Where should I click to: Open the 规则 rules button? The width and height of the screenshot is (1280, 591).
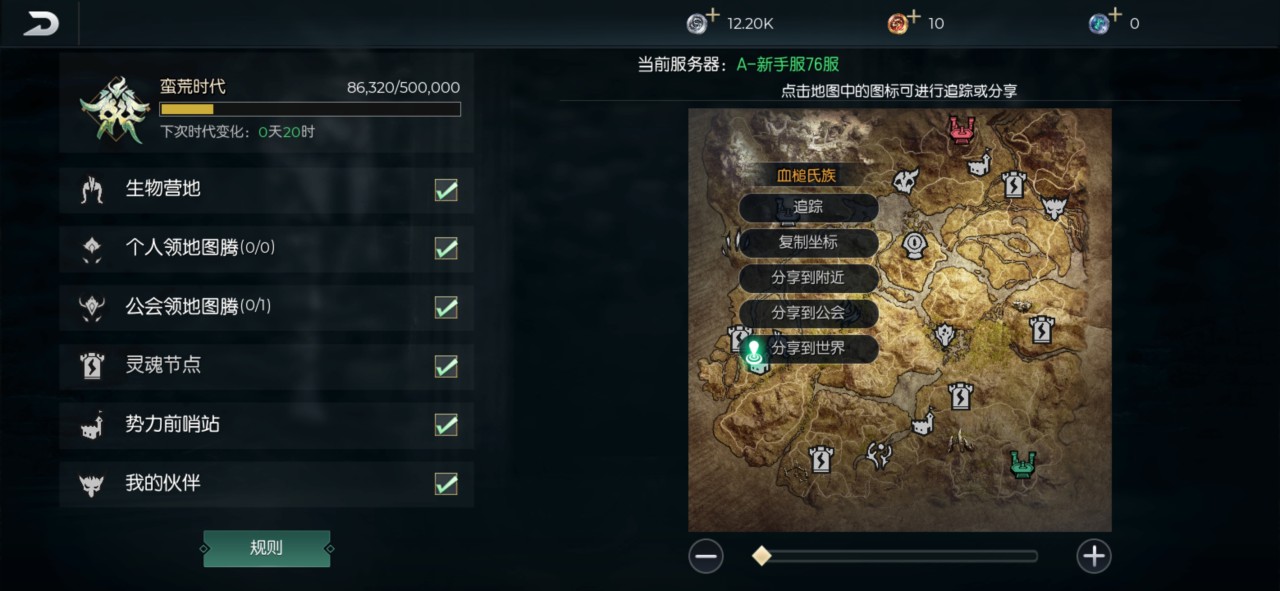[x=266, y=548]
